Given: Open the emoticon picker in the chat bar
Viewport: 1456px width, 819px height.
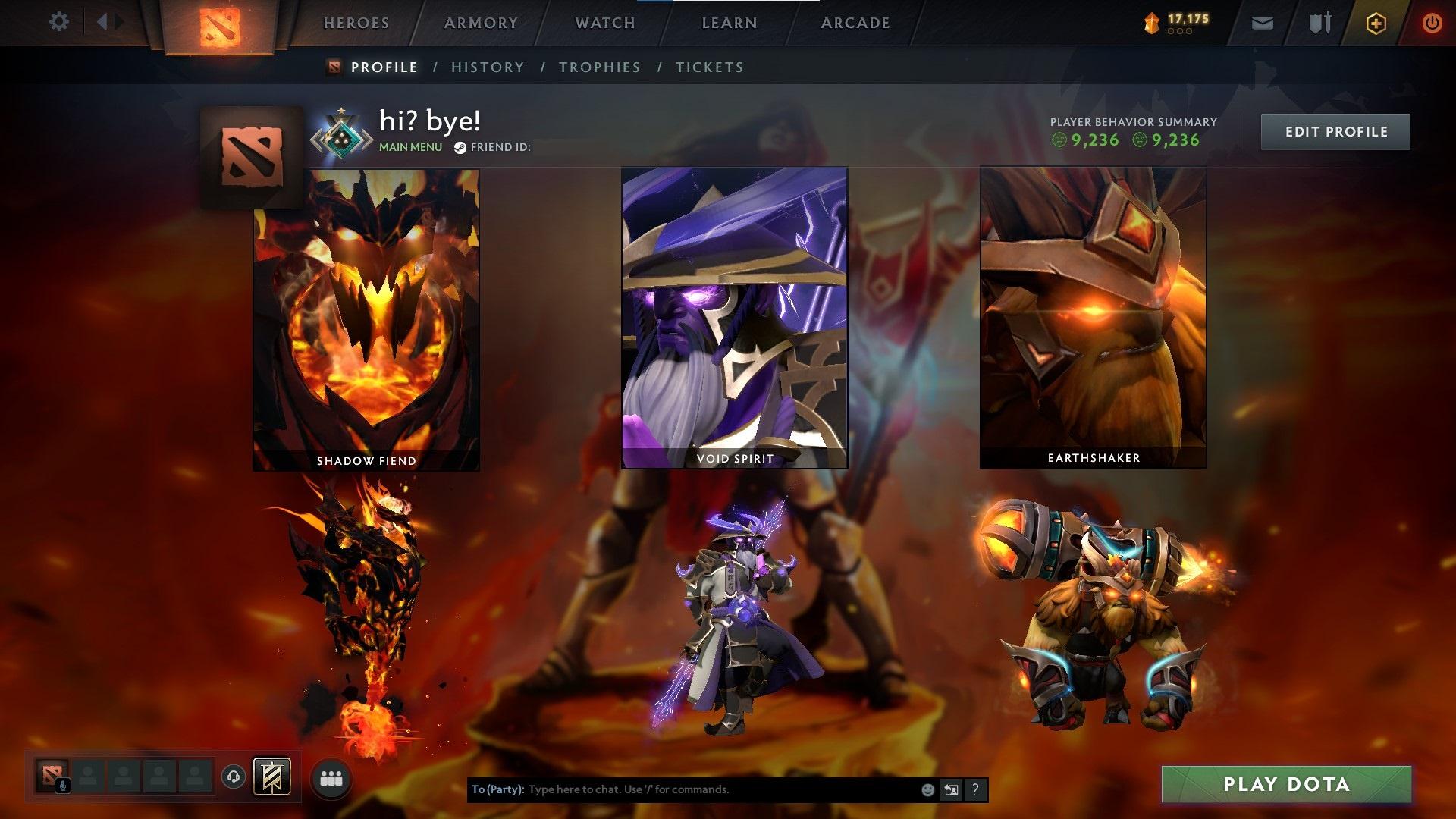Looking at the screenshot, I should coord(927,789).
